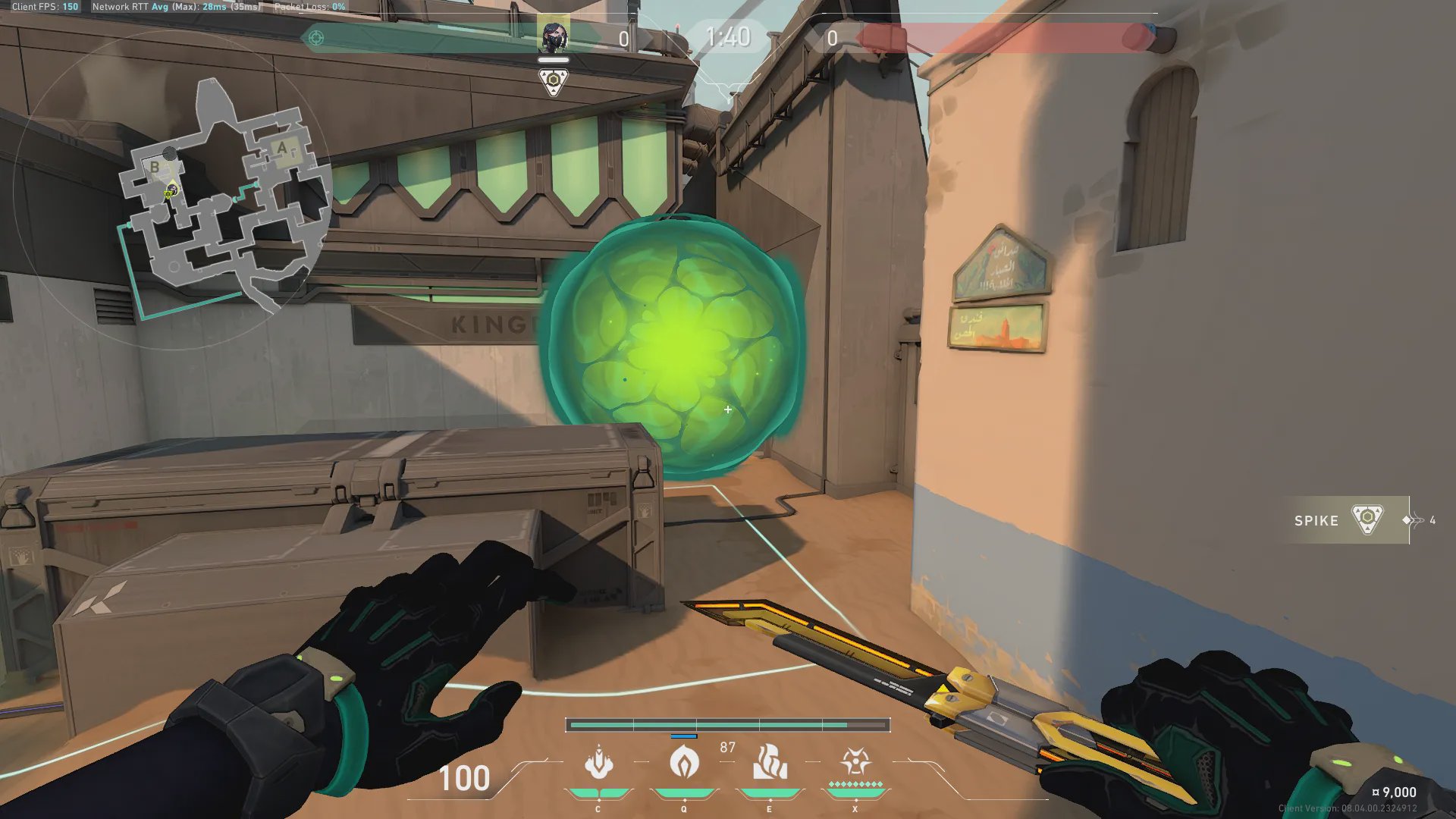Trigger the Toxic Screen ability icon
1456x819 pixels.
[770, 763]
